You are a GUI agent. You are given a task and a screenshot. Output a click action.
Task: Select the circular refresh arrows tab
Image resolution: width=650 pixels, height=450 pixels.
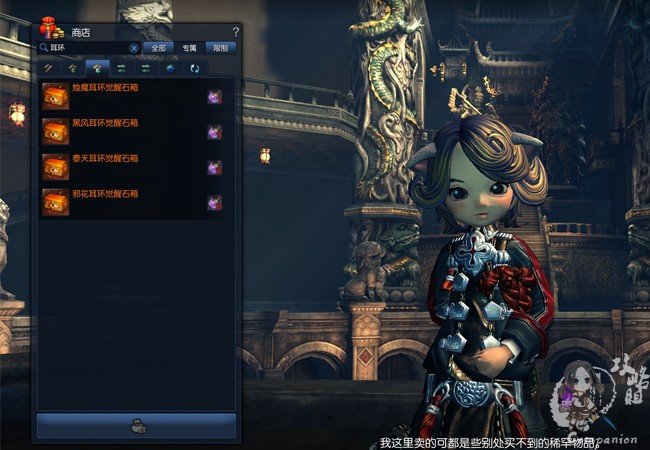194,68
